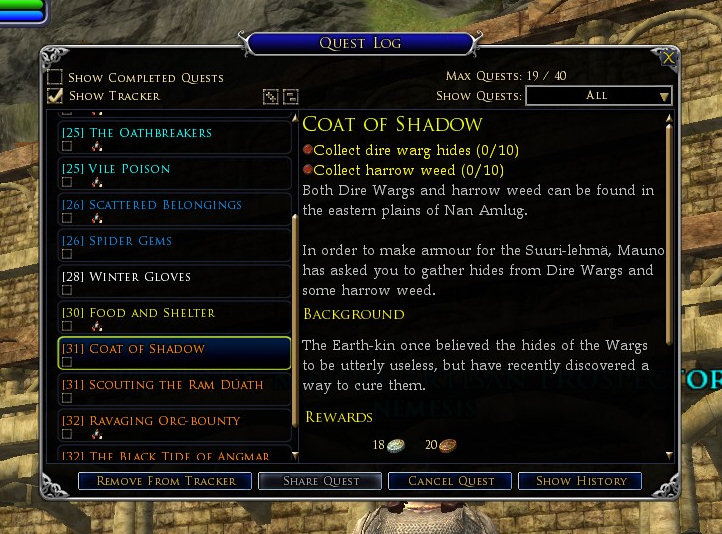The height and width of the screenshot is (534, 722).
Task: Select the Vile Poison quest
Action: [x=130, y=169]
